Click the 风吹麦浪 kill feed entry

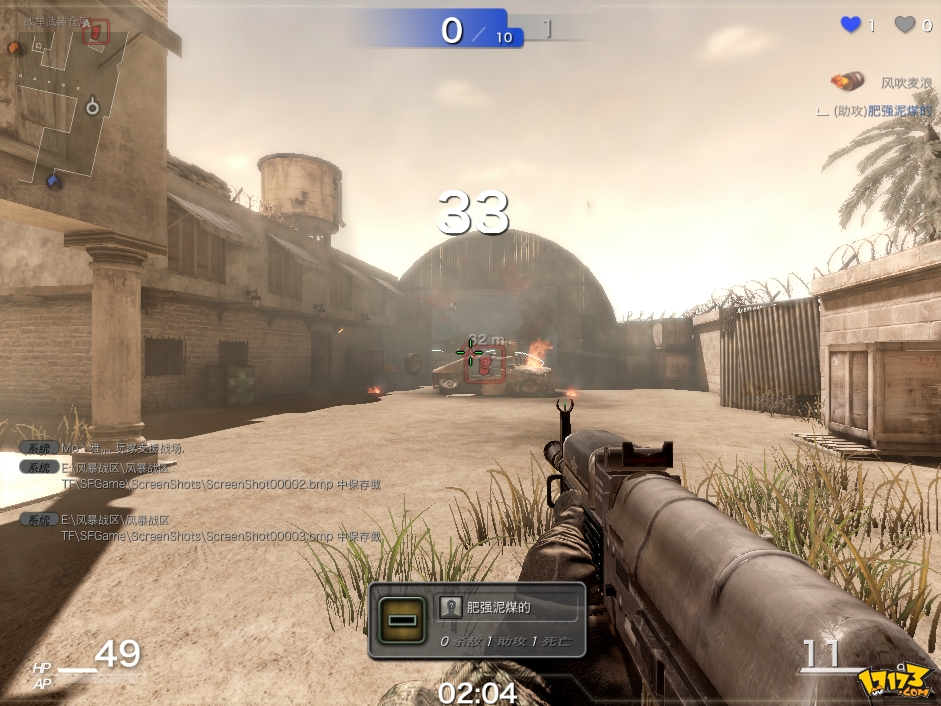(905, 83)
